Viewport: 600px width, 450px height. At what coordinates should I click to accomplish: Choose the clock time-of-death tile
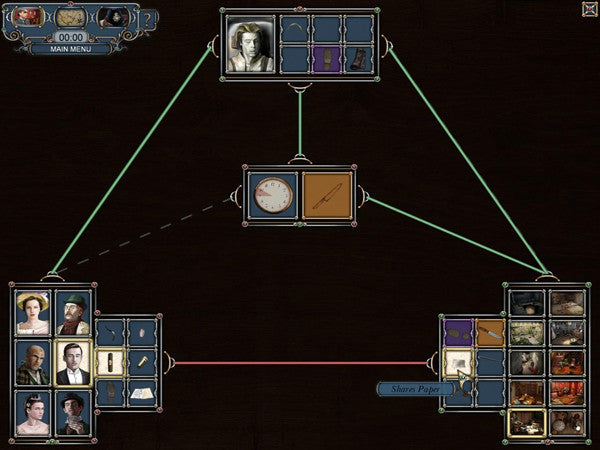pyautogui.click(x=273, y=194)
